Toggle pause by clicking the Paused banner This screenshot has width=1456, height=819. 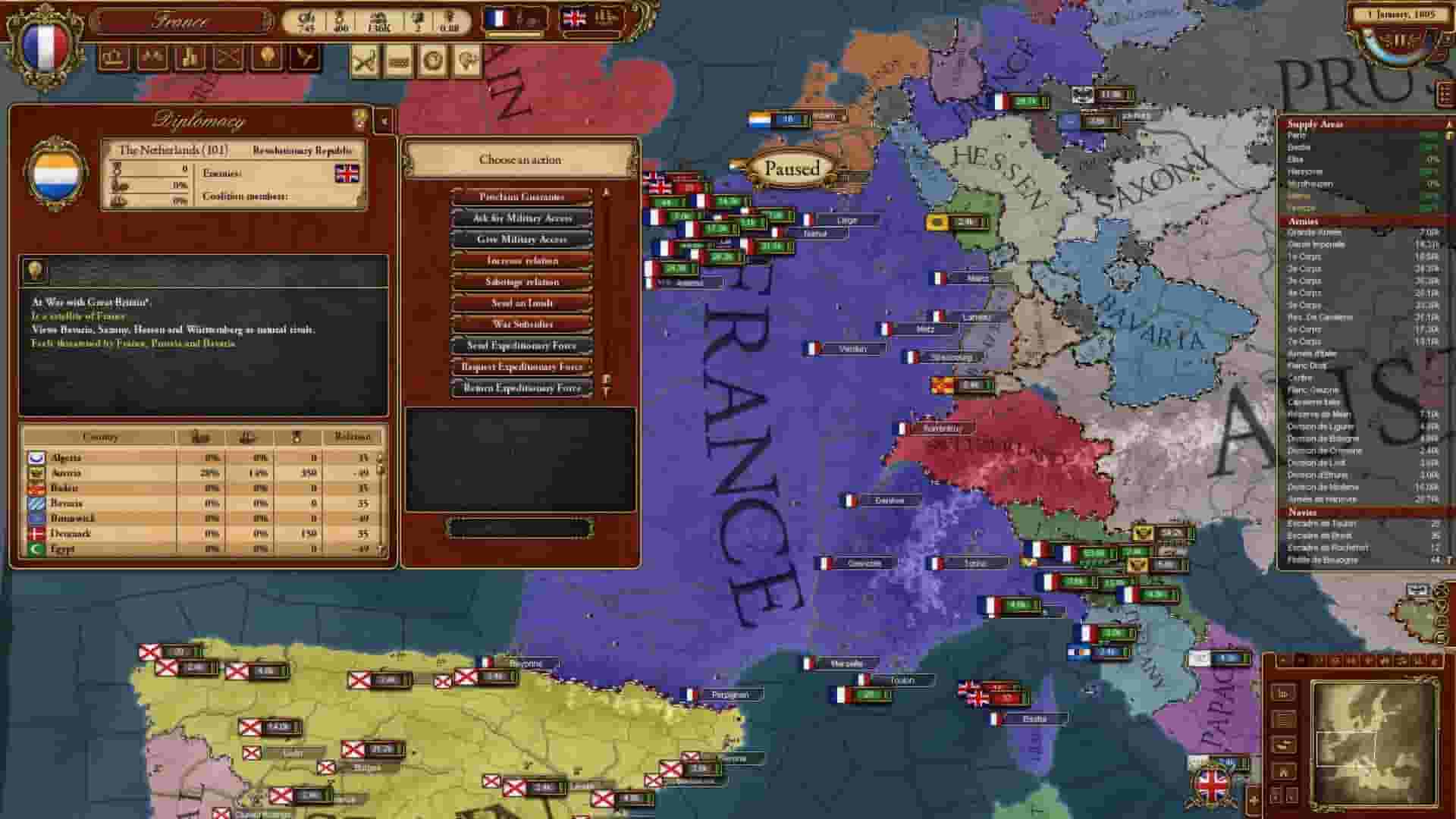[x=791, y=167]
